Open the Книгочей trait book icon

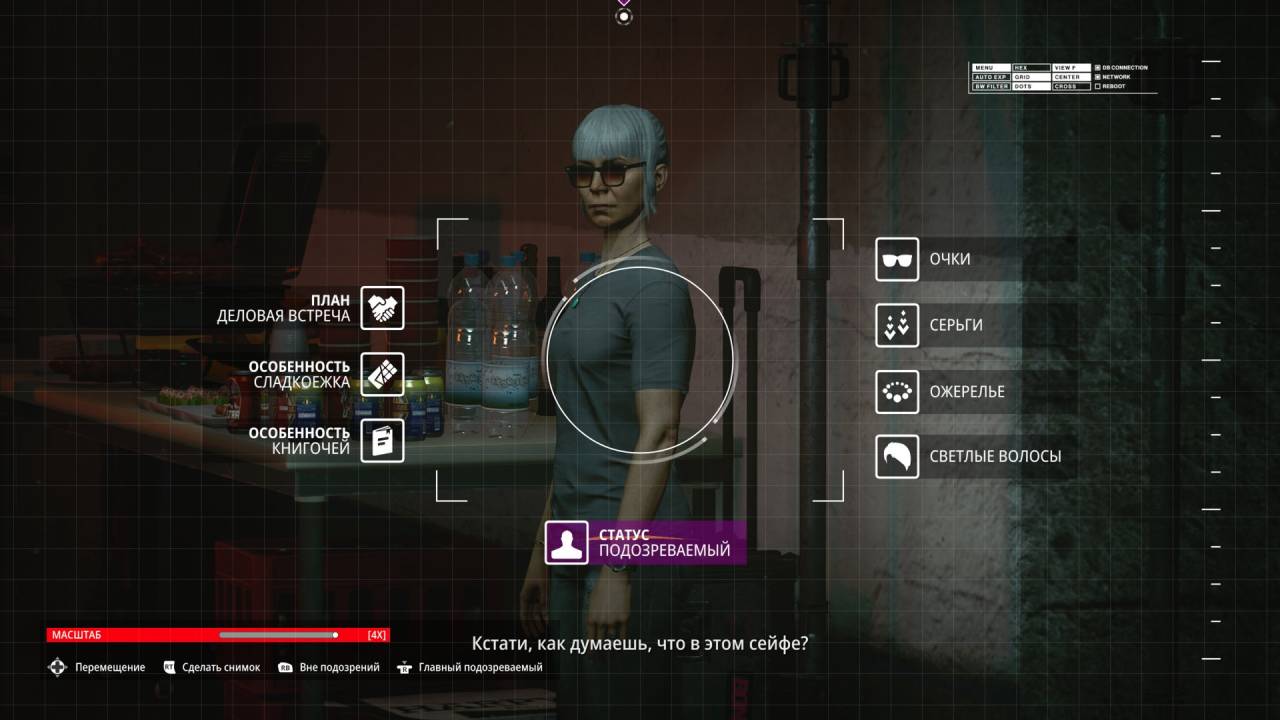coord(382,441)
